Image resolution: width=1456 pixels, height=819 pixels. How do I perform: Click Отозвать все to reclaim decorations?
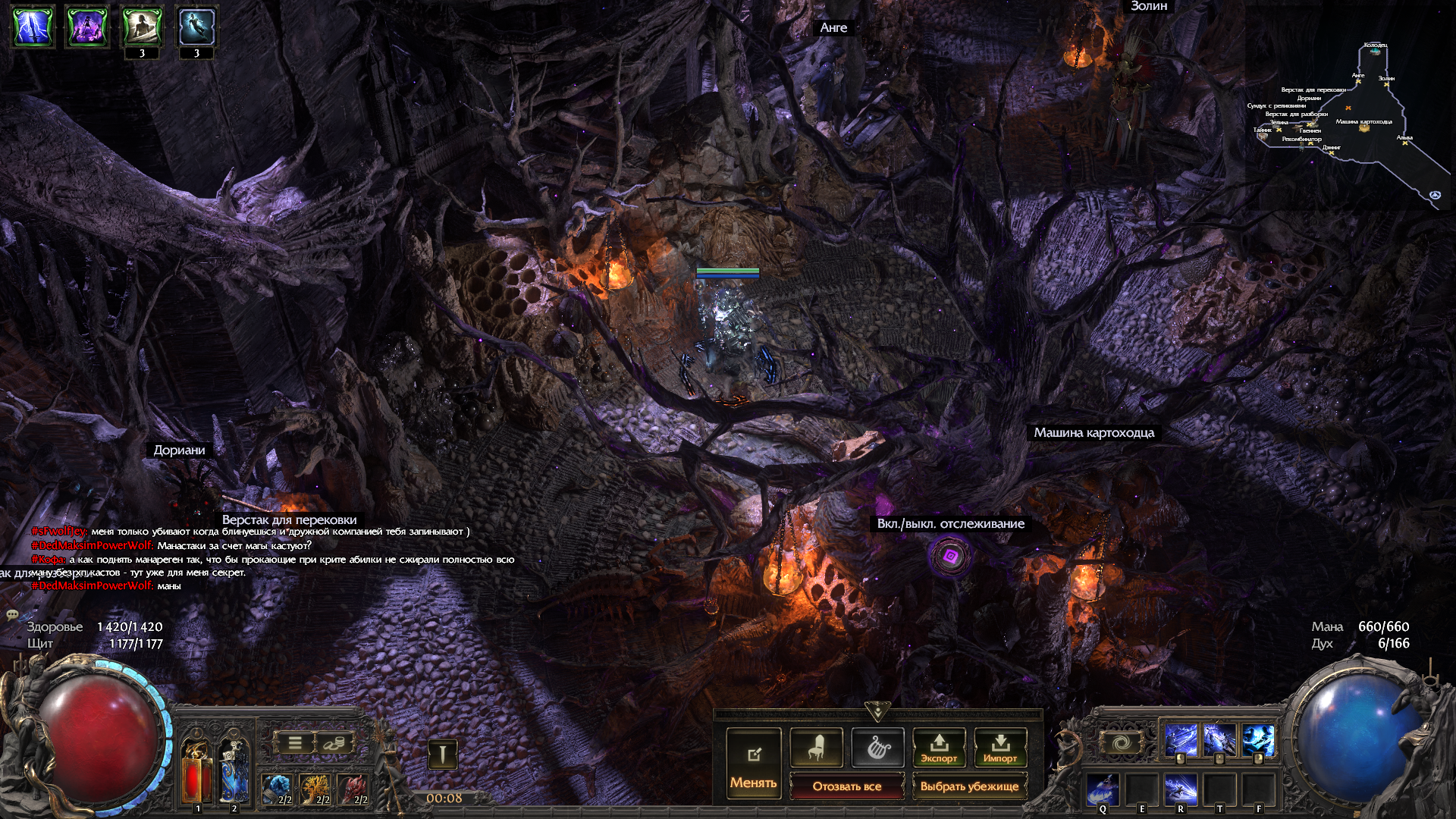pyautogui.click(x=846, y=786)
